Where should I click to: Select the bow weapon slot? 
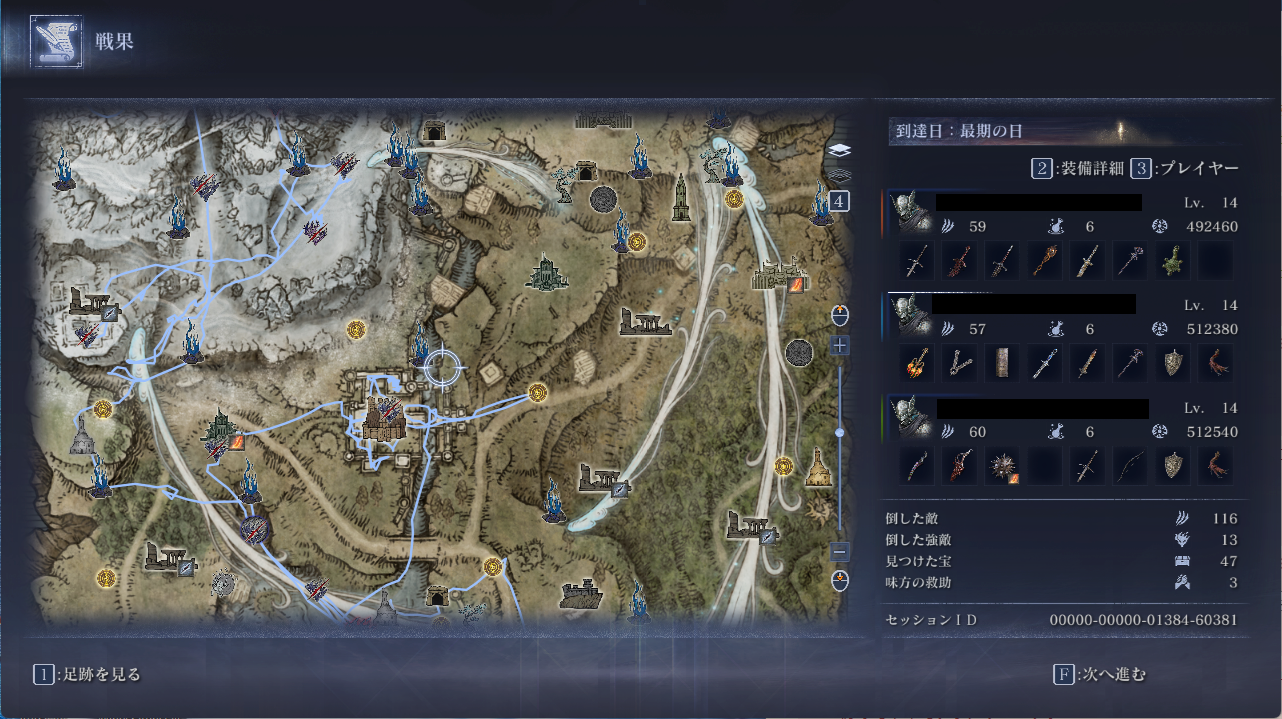1130,466
